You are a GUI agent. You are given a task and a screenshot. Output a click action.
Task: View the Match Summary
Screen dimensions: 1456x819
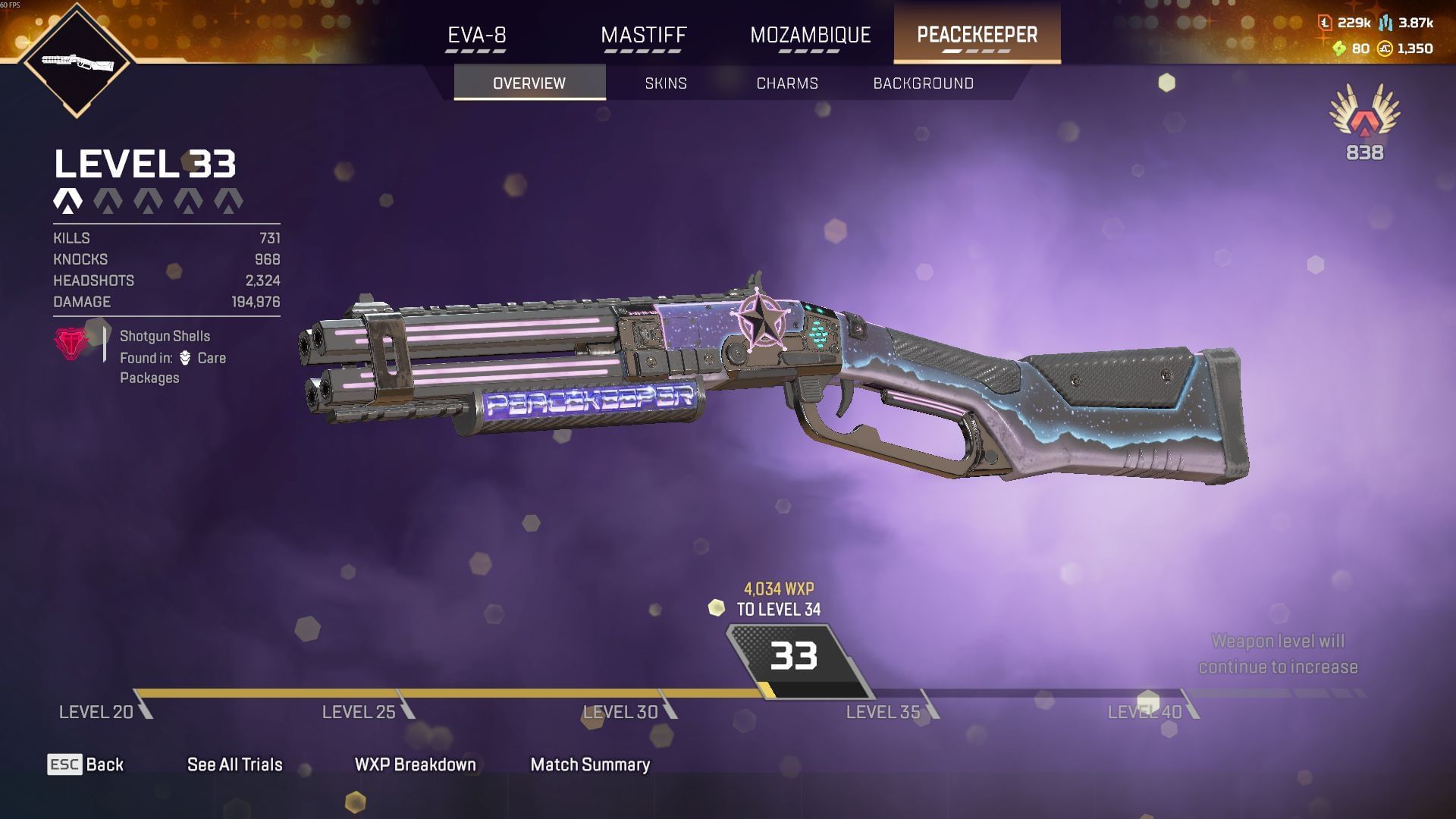pyautogui.click(x=591, y=765)
